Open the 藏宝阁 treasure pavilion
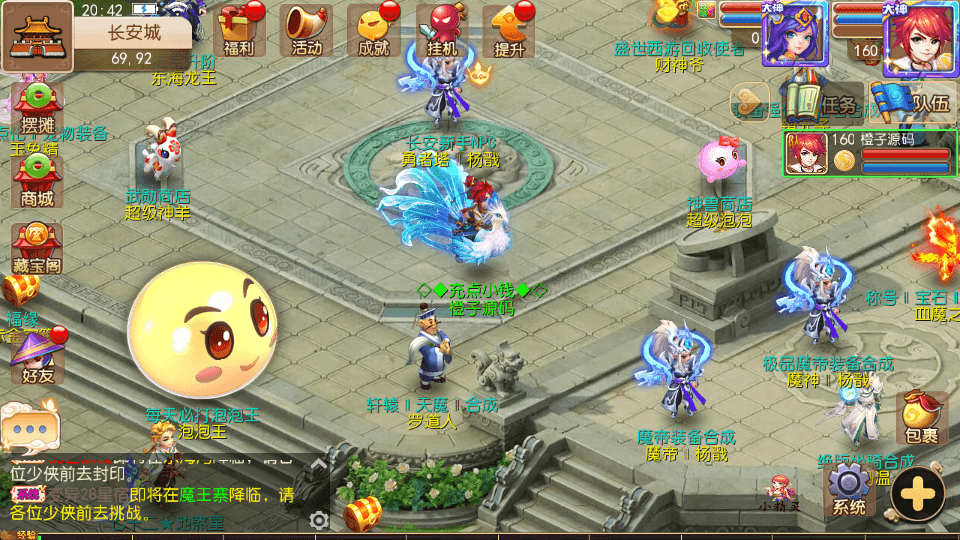The width and height of the screenshot is (960, 540). pos(37,250)
